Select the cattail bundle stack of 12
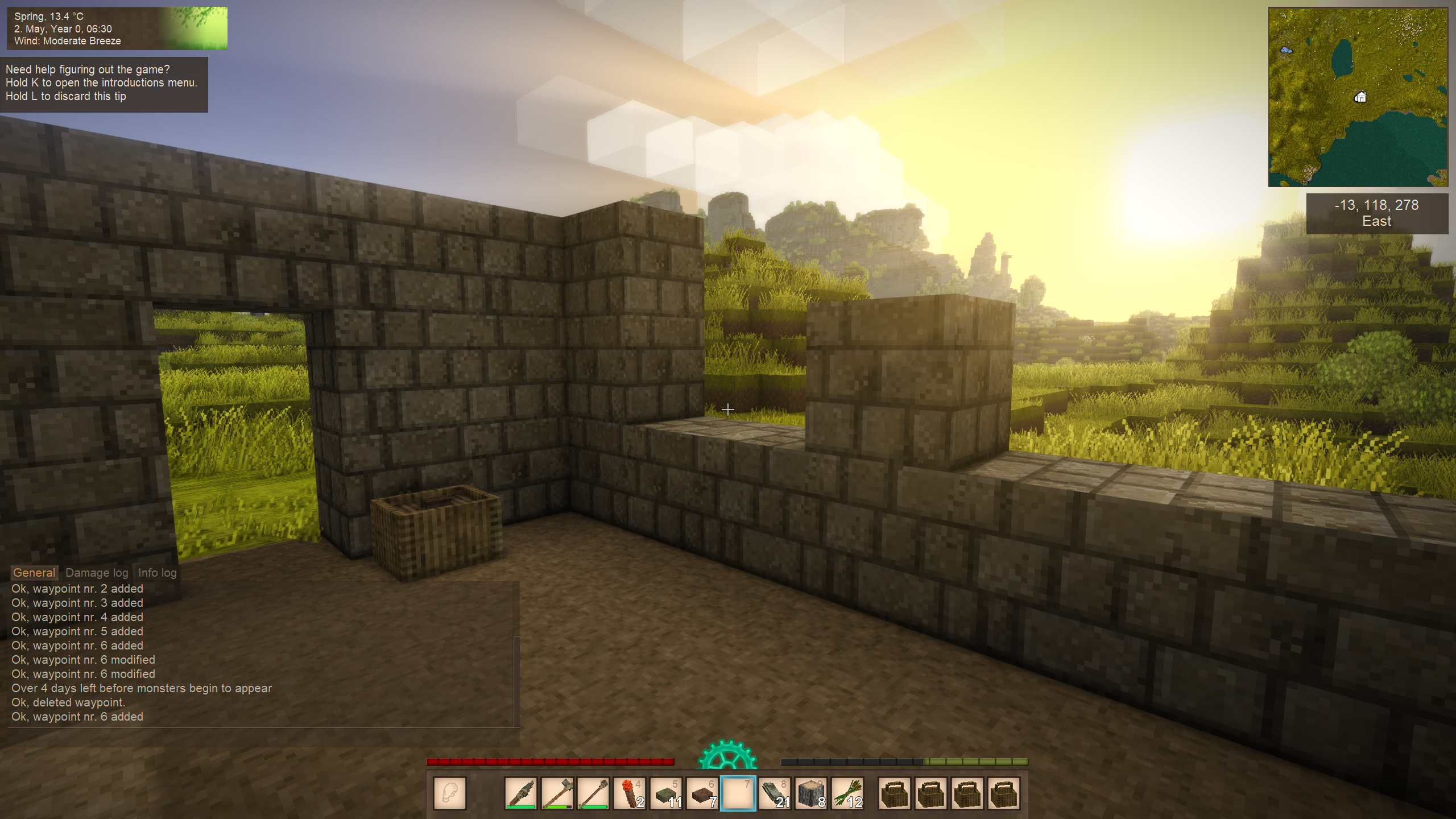This screenshot has height=819, width=1456. [x=847, y=793]
